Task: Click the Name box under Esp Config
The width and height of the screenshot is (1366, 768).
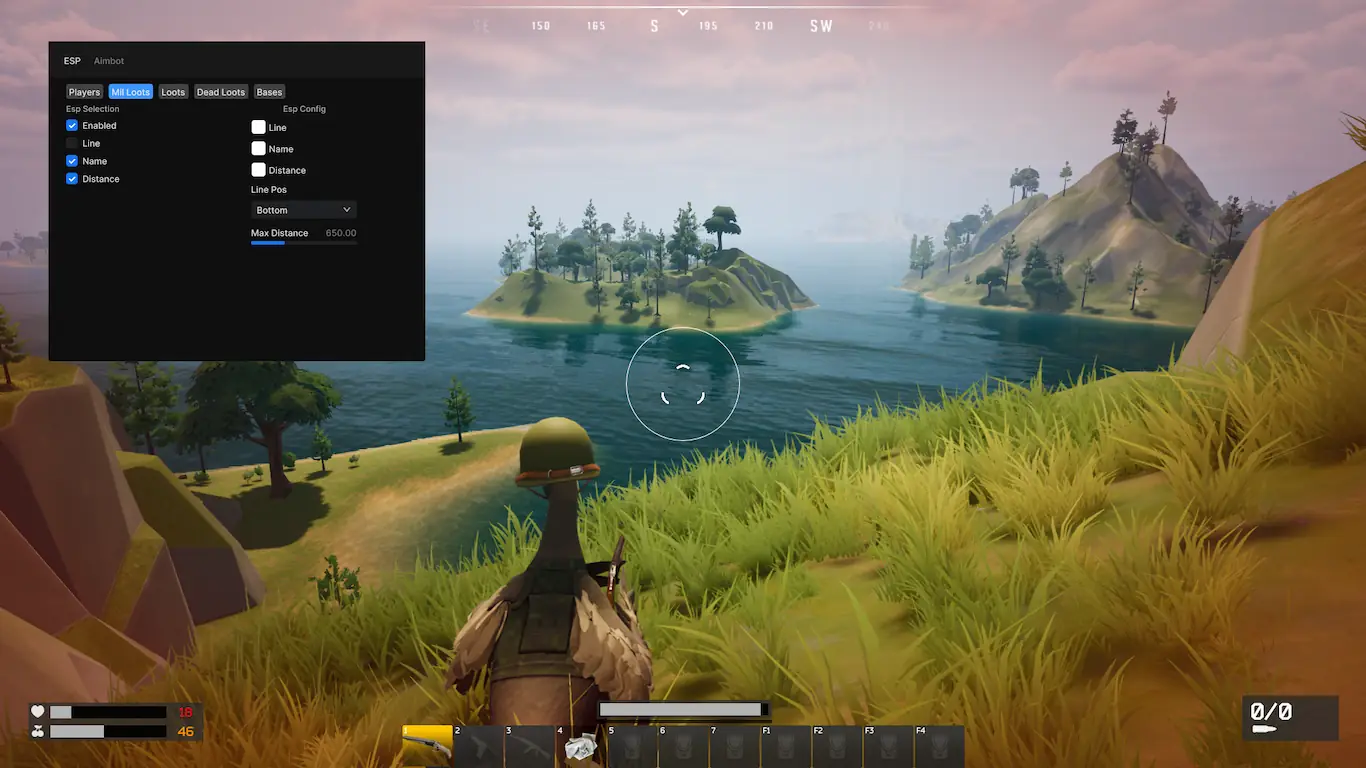Action: (x=258, y=149)
